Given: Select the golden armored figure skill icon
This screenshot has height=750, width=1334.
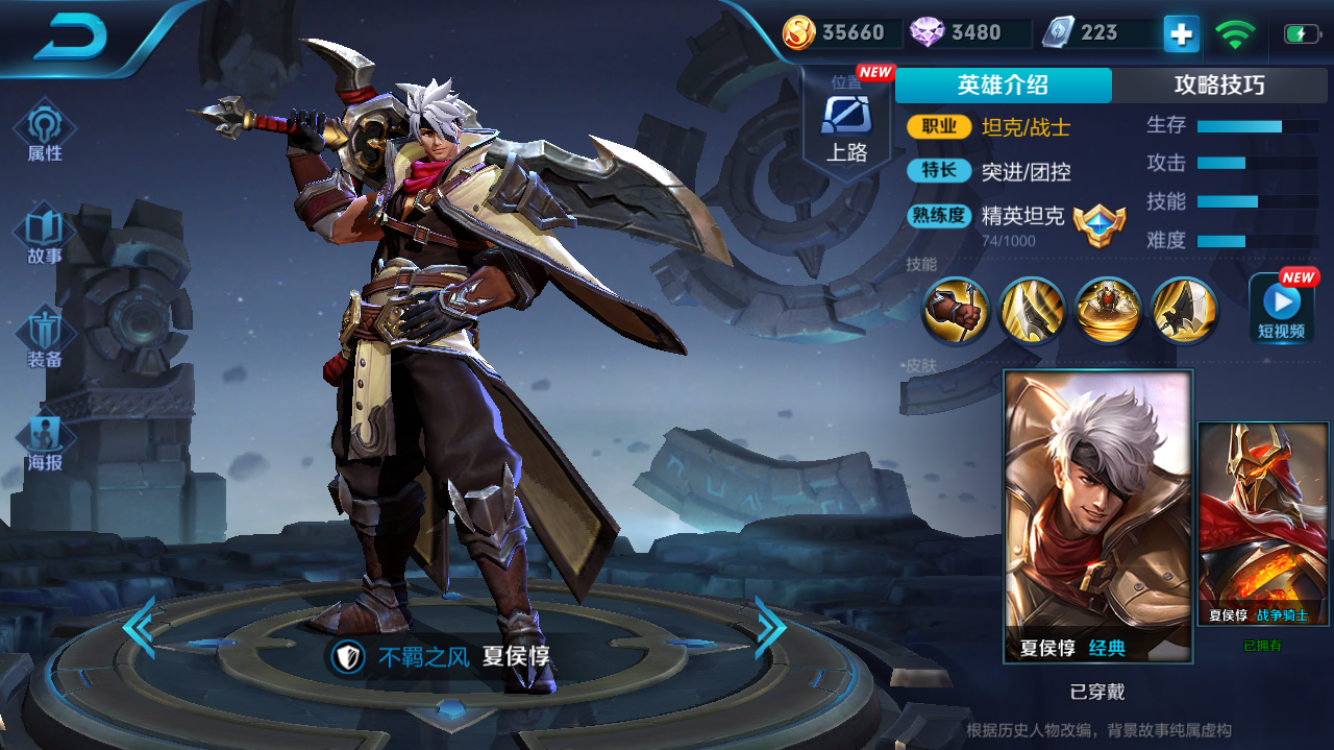Looking at the screenshot, I should click(1108, 310).
